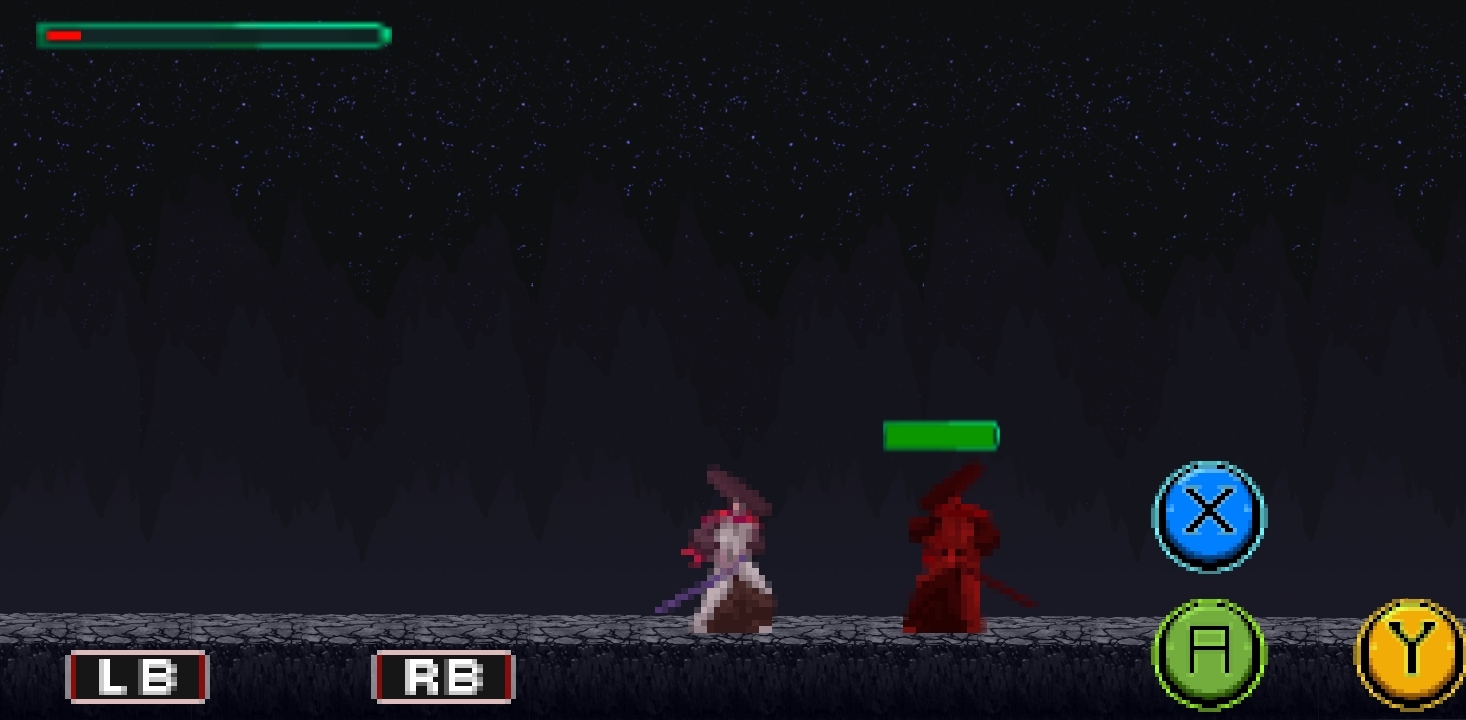Tap the Y button in the far corner
The image size is (1466, 720).
point(1410,657)
